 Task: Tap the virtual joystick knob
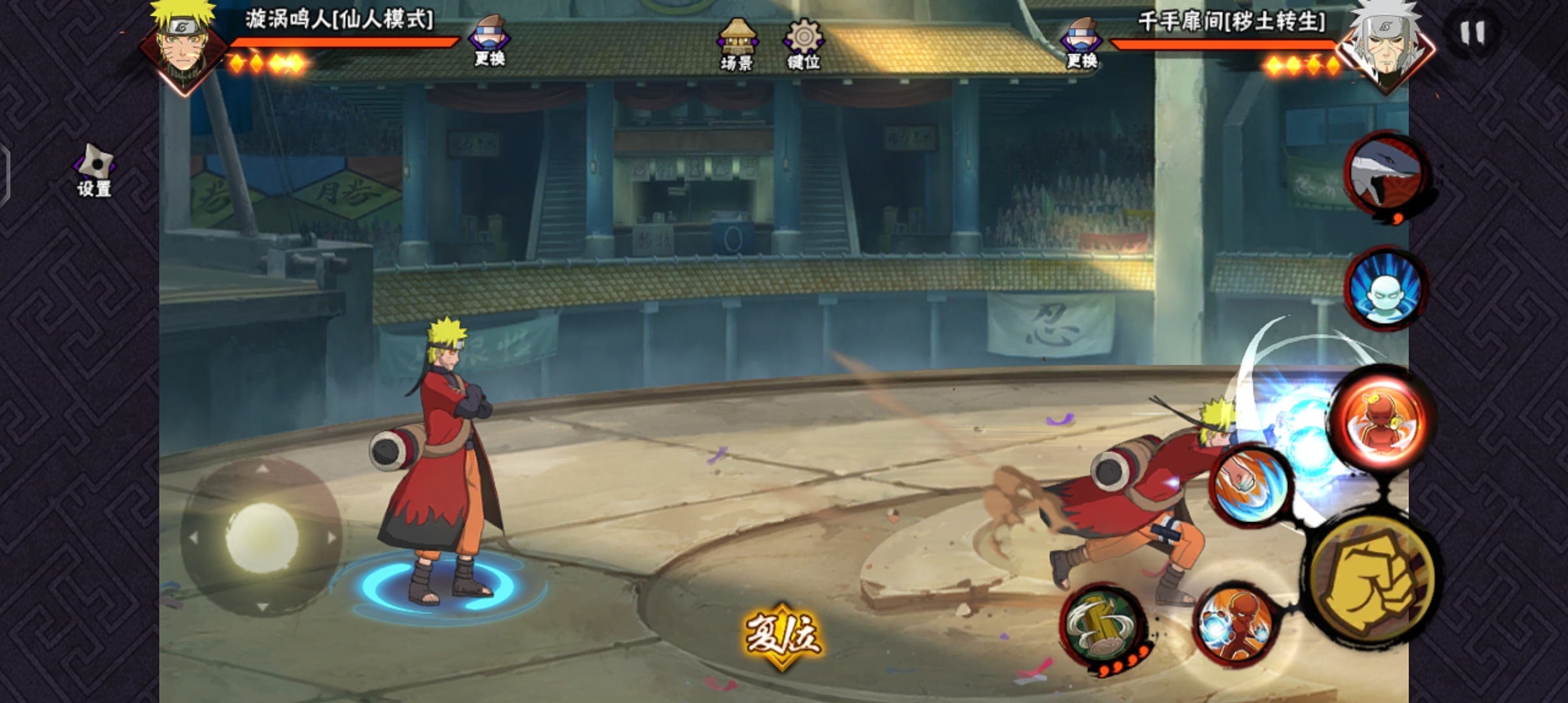tap(262, 537)
